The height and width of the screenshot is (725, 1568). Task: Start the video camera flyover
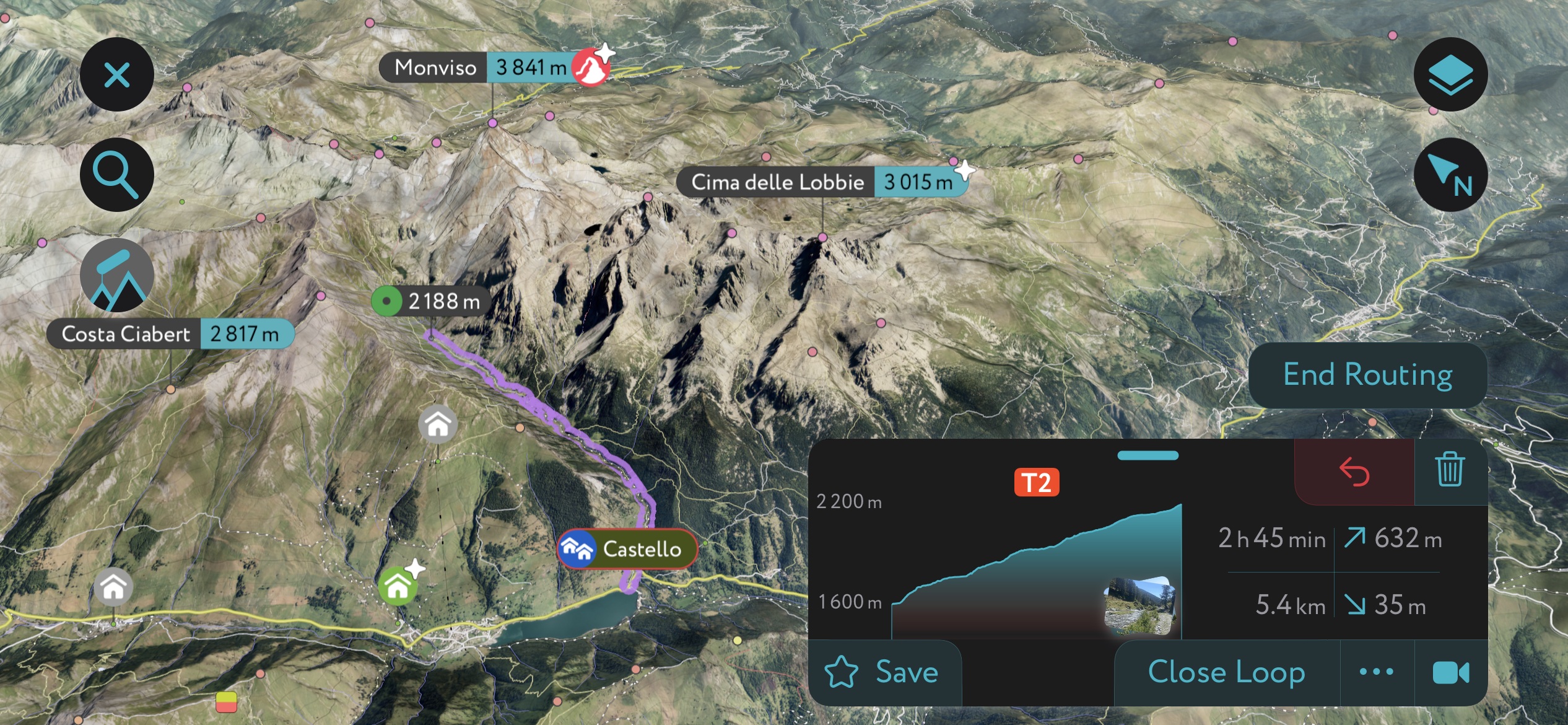pyautogui.click(x=1450, y=672)
